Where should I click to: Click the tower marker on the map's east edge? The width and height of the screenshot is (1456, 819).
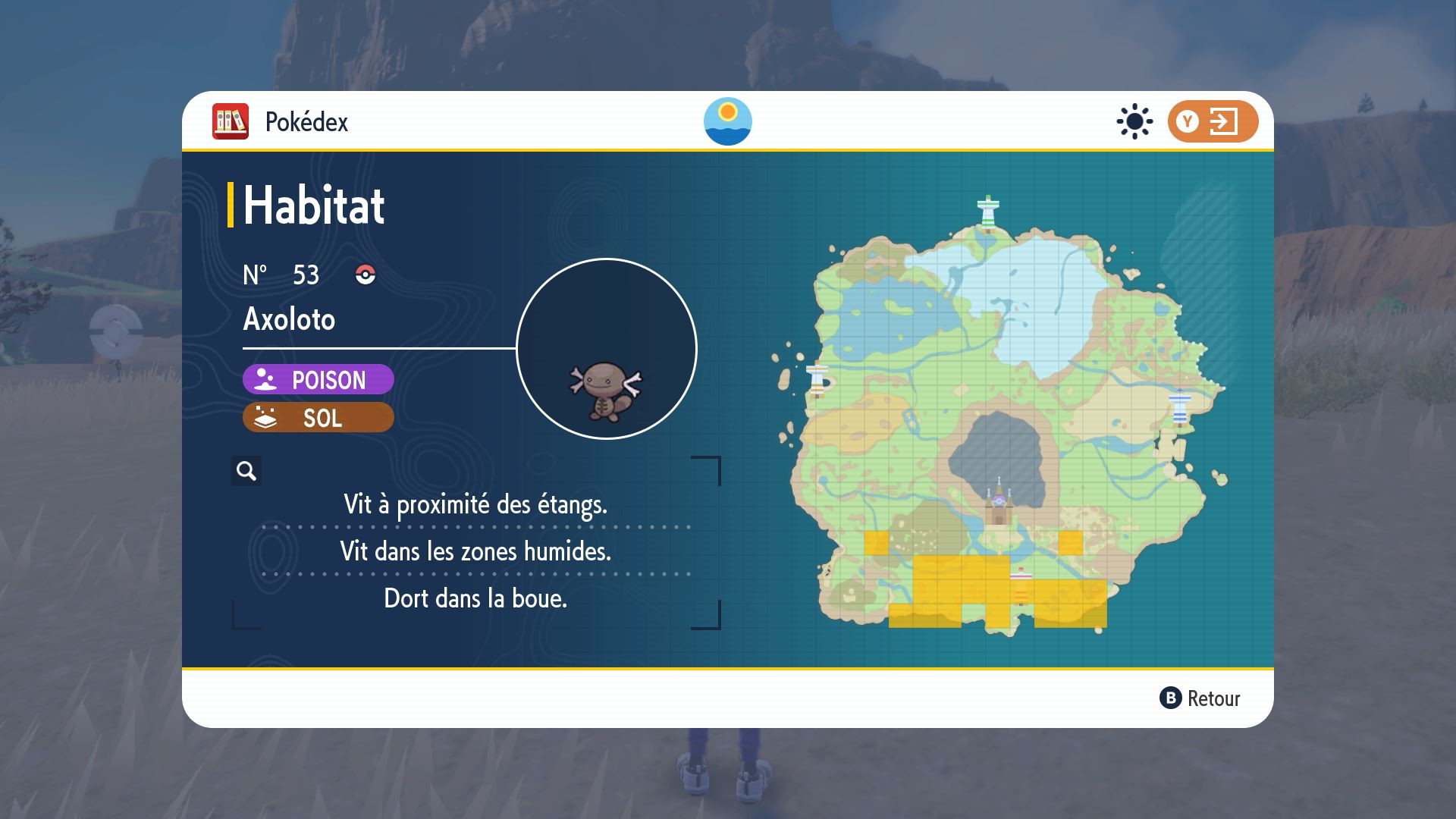1181,406
